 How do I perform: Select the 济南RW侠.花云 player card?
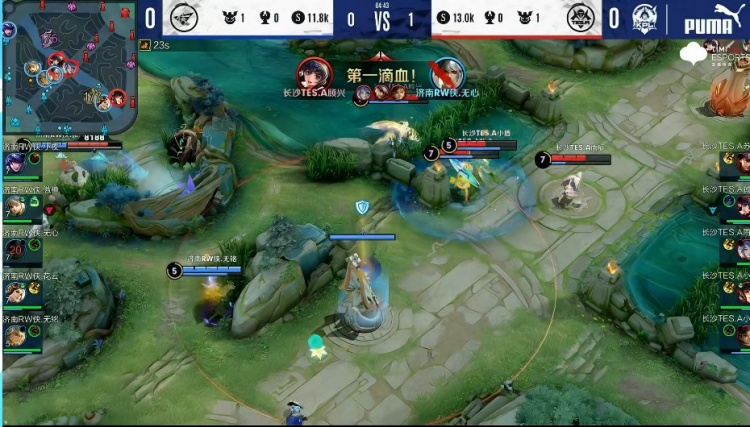(x=17, y=289)
